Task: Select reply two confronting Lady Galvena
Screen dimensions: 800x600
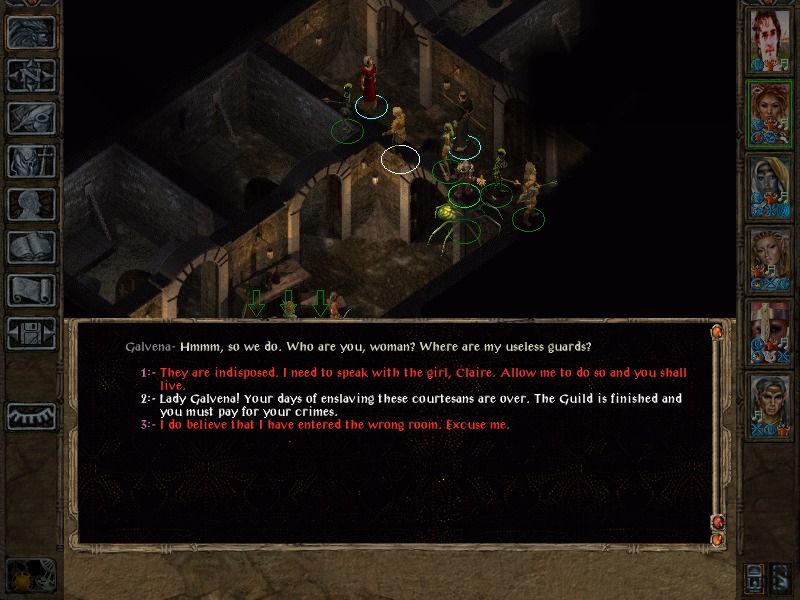Action: [420, 404]
